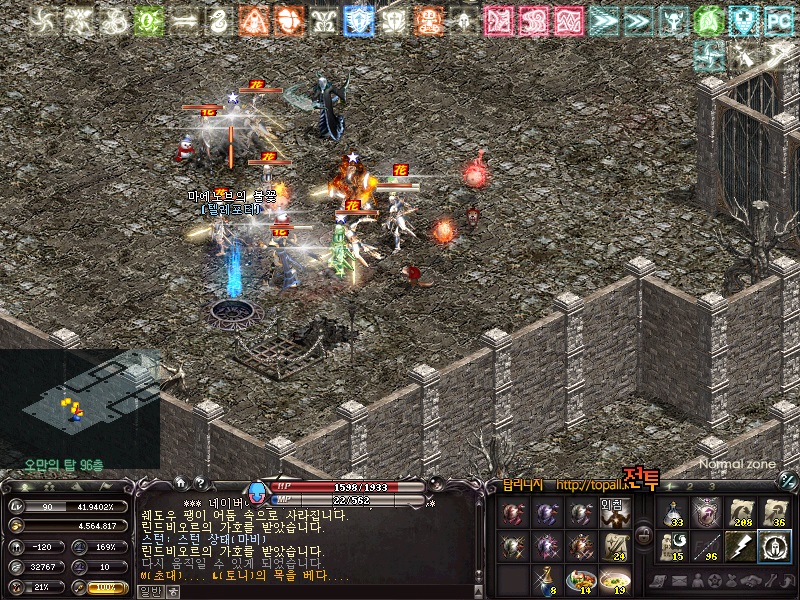Click the home icon above the chat
Viewport: 800px width, 600px height.
point(180,481)
